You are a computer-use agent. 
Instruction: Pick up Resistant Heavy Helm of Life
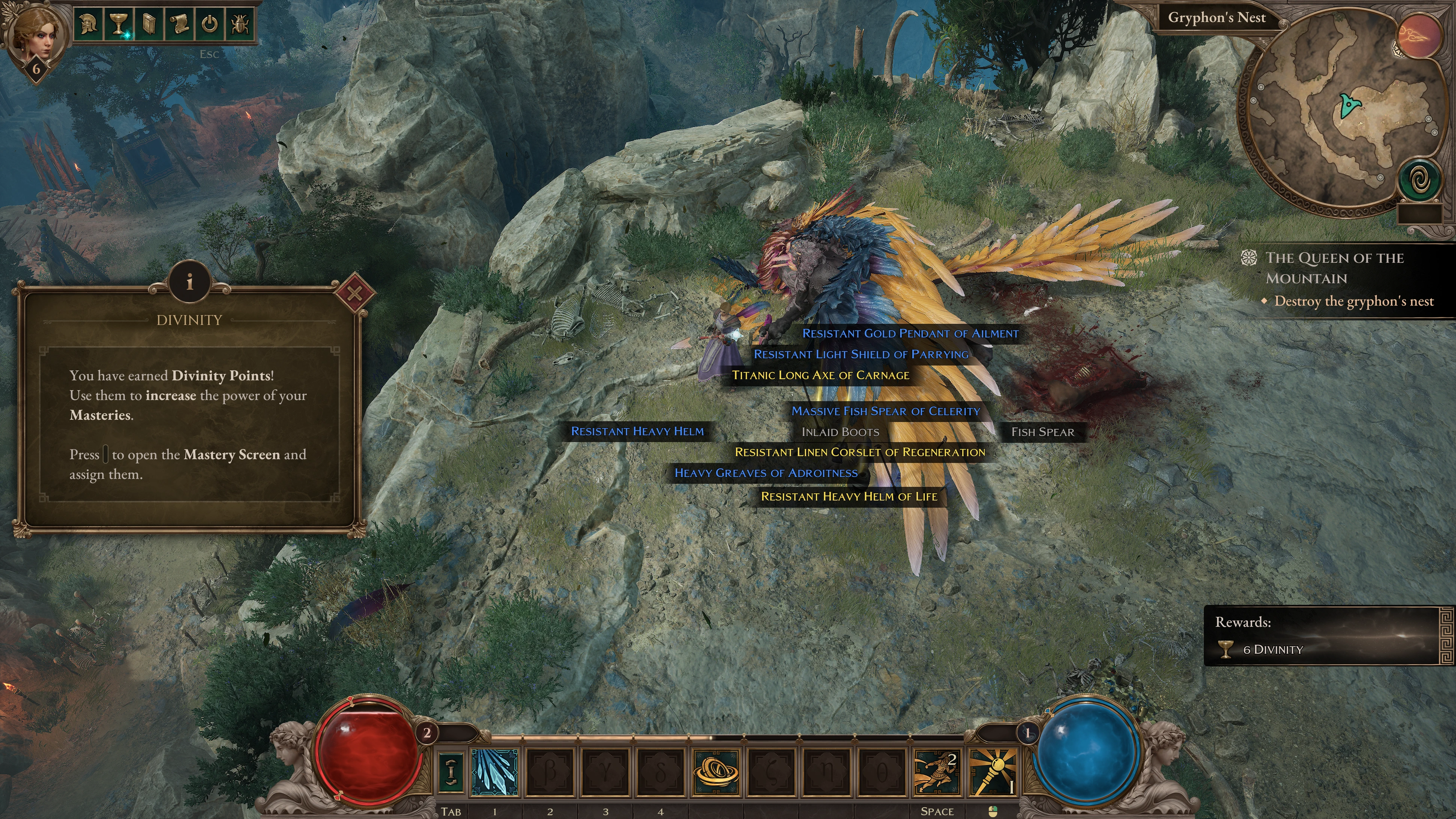[849, 496]
